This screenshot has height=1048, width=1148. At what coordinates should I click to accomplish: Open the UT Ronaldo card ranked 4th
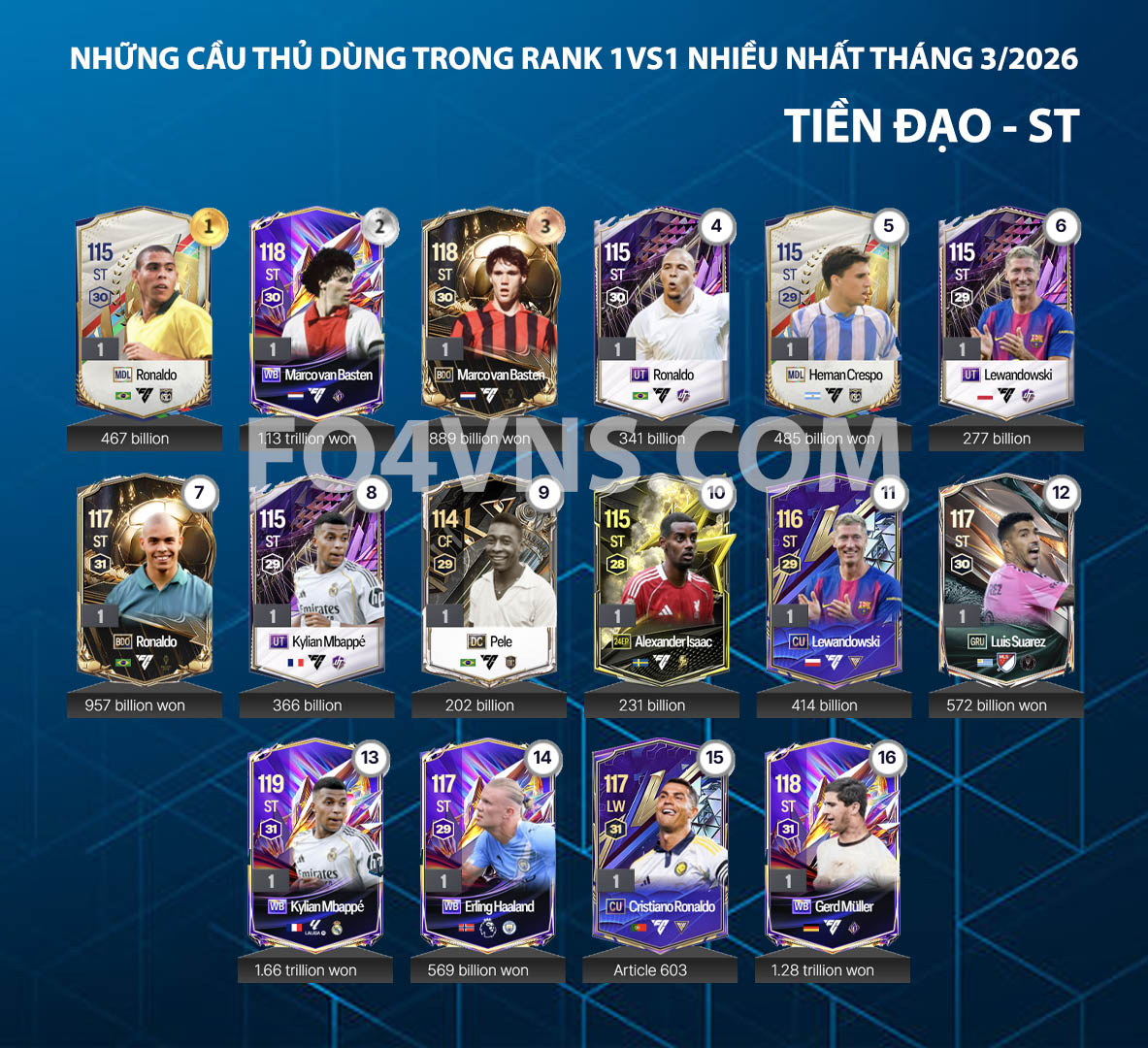click(661, 311)
